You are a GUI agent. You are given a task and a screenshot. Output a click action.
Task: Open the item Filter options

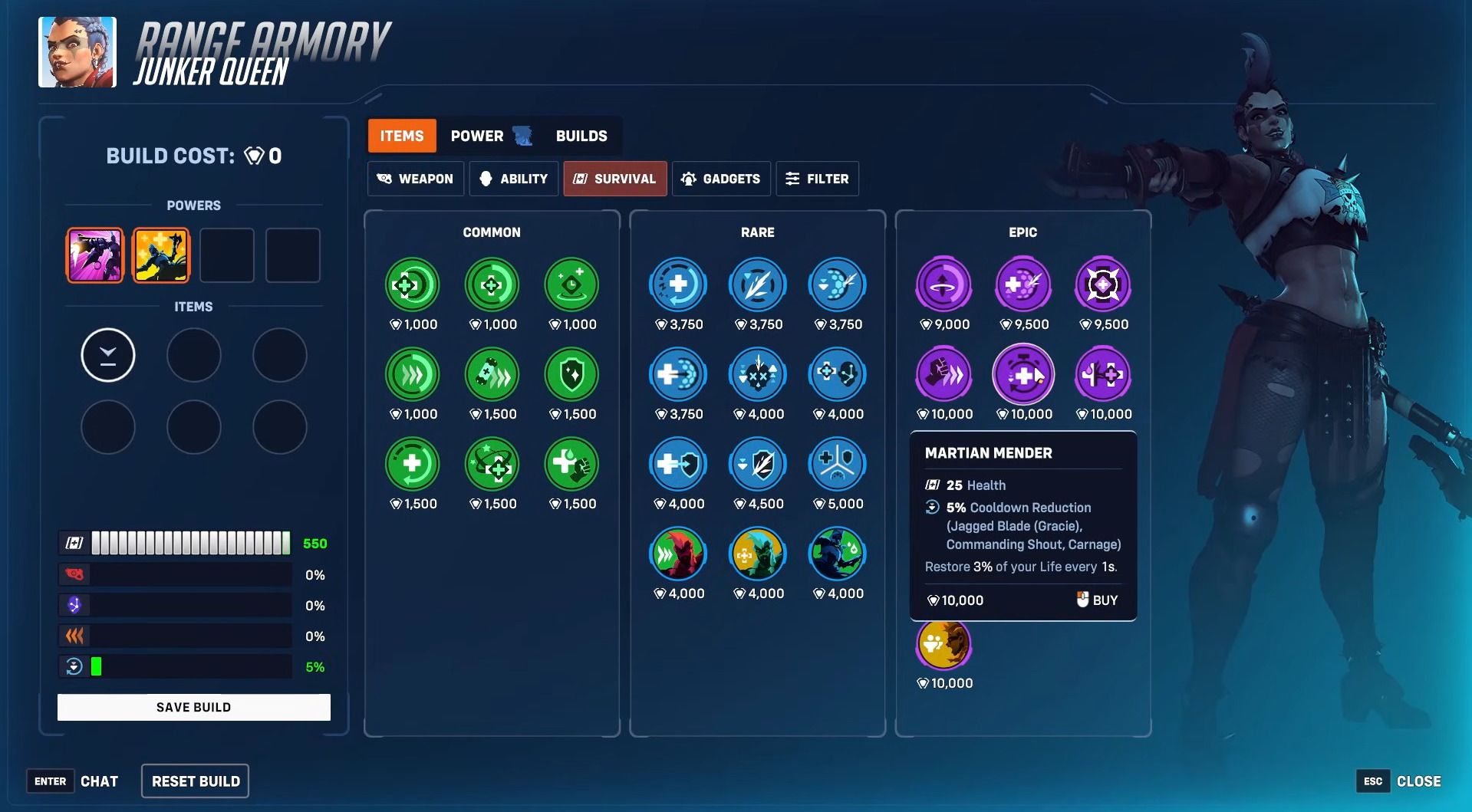point(817,179)
